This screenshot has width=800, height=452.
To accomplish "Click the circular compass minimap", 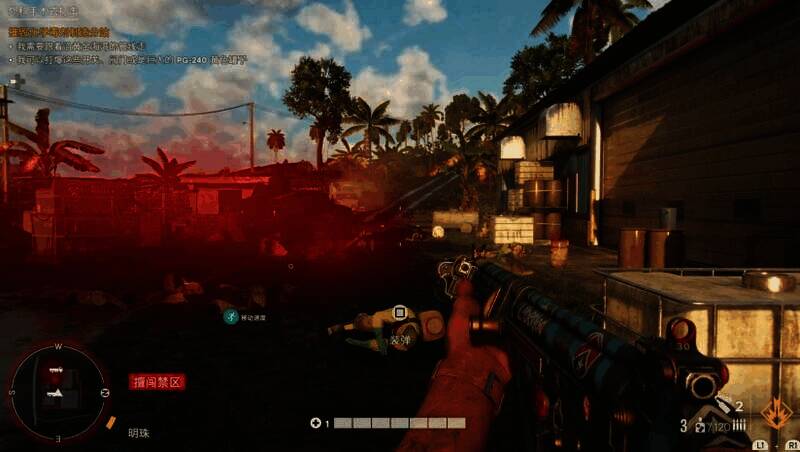I will (57, 390).
